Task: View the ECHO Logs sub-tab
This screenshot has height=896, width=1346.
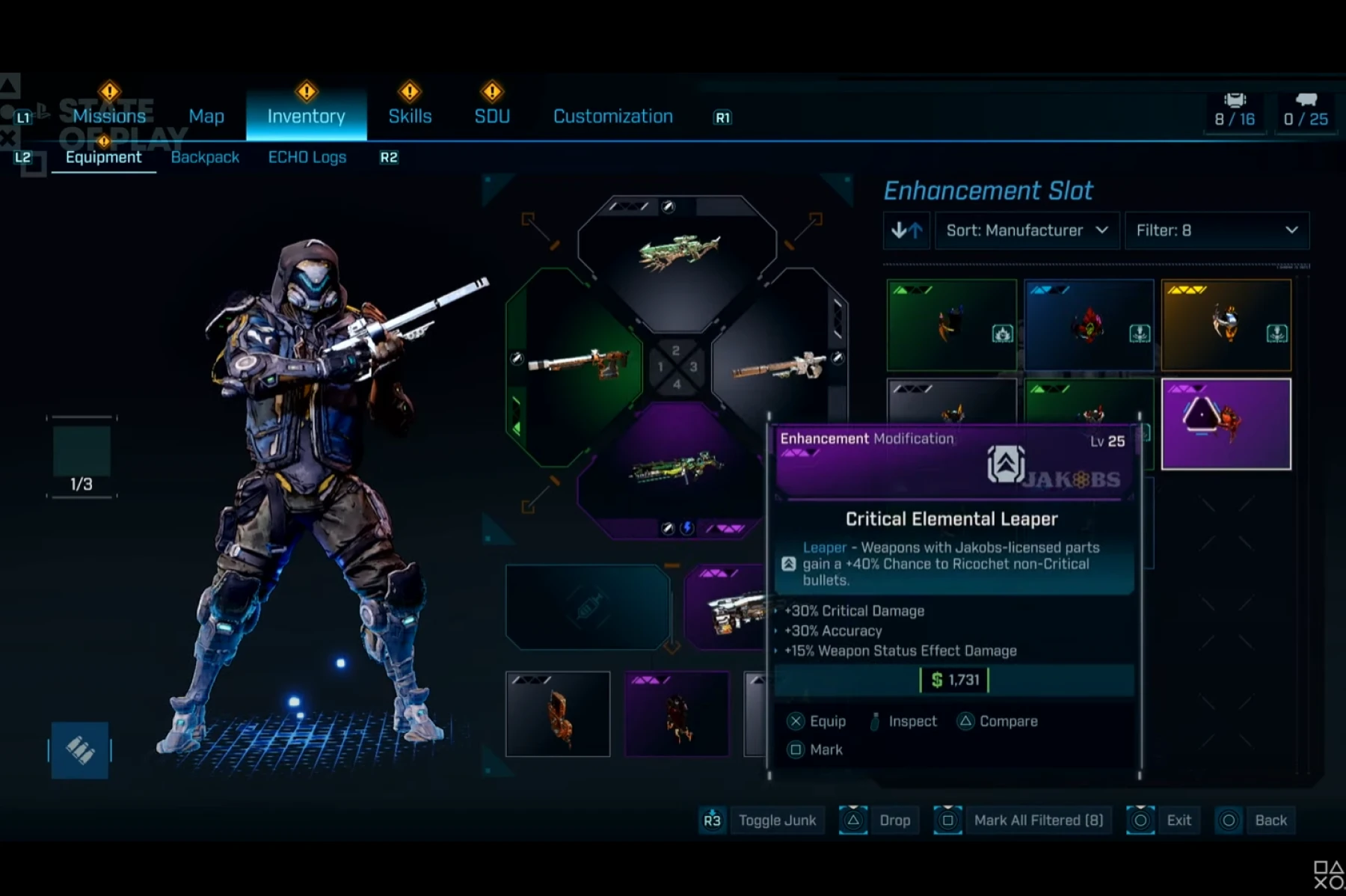Action: (x=307, y=157)
